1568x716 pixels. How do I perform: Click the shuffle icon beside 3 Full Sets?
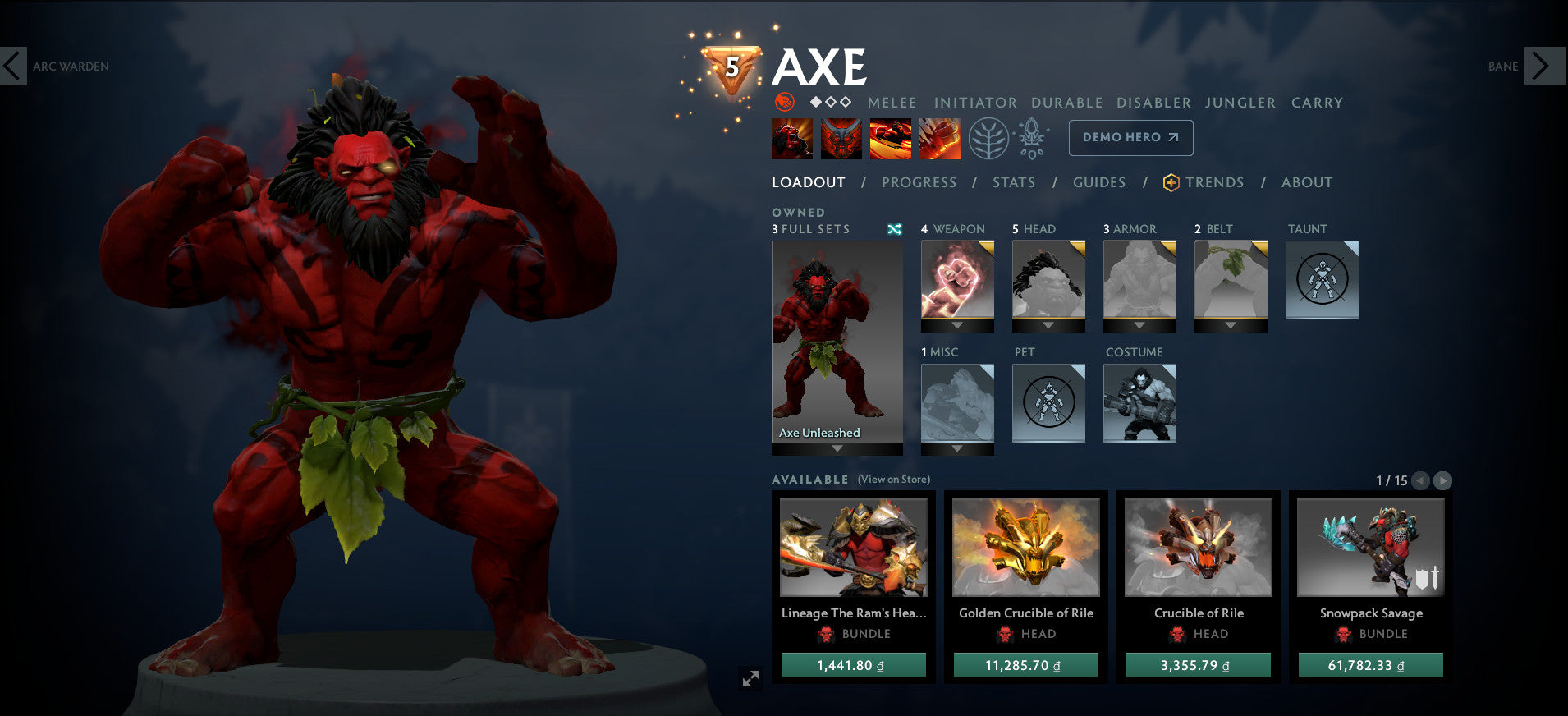896,230
